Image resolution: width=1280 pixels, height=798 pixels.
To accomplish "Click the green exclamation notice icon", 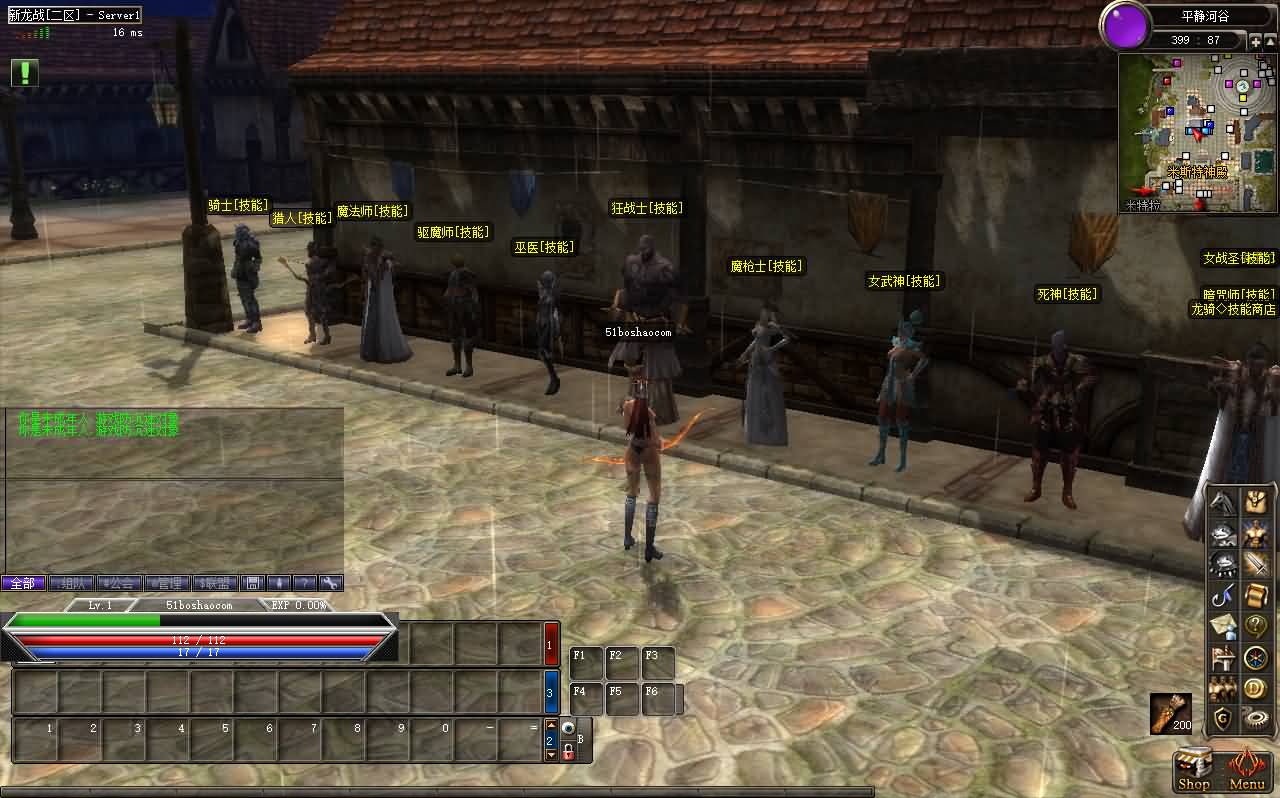I will [24, 72].
